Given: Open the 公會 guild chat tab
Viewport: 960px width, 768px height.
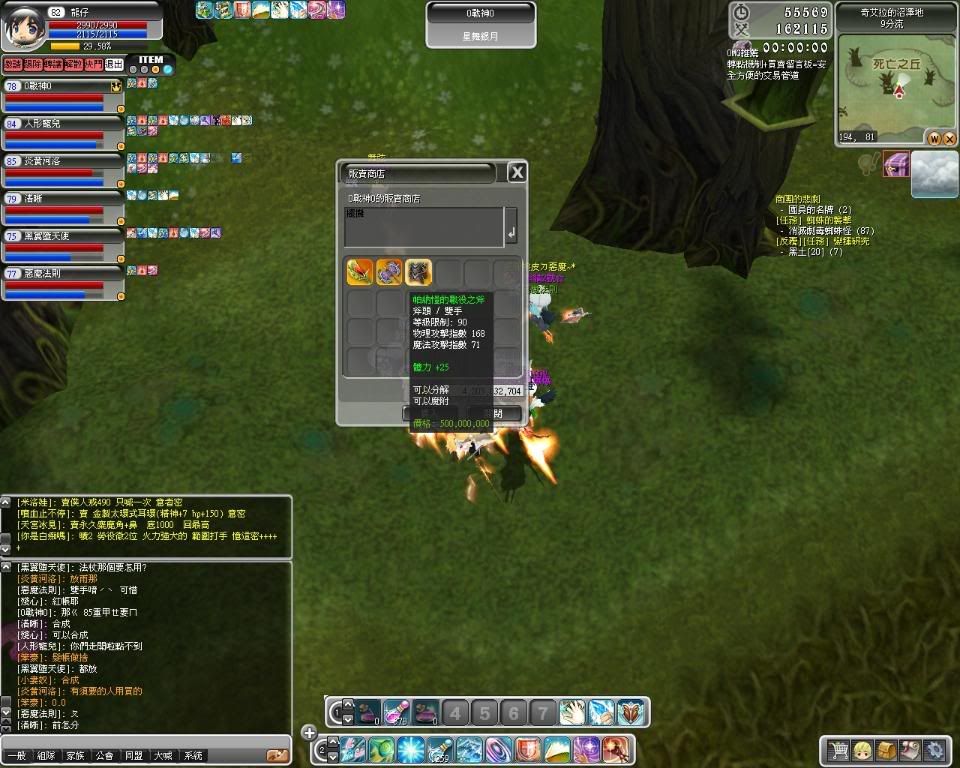Looking at the screenshot, I should [105, 756].
